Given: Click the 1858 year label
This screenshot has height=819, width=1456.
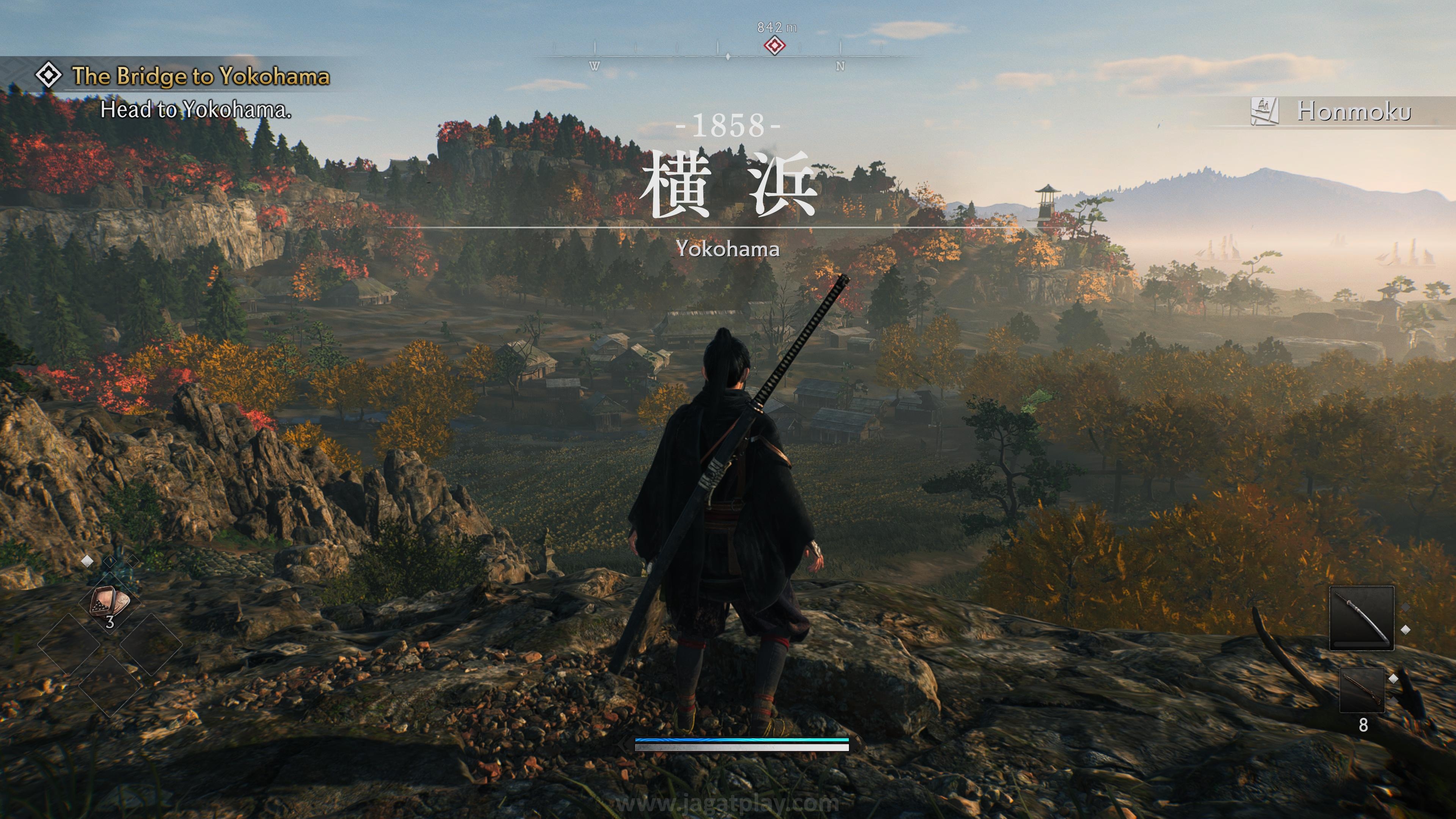Looking at the screenshot, I should coord(728,126).
